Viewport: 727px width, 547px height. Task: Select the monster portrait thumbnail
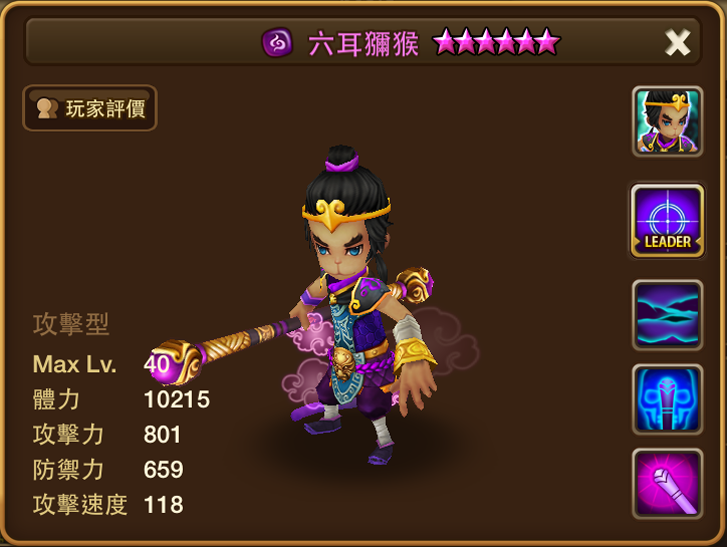(667, 121)
